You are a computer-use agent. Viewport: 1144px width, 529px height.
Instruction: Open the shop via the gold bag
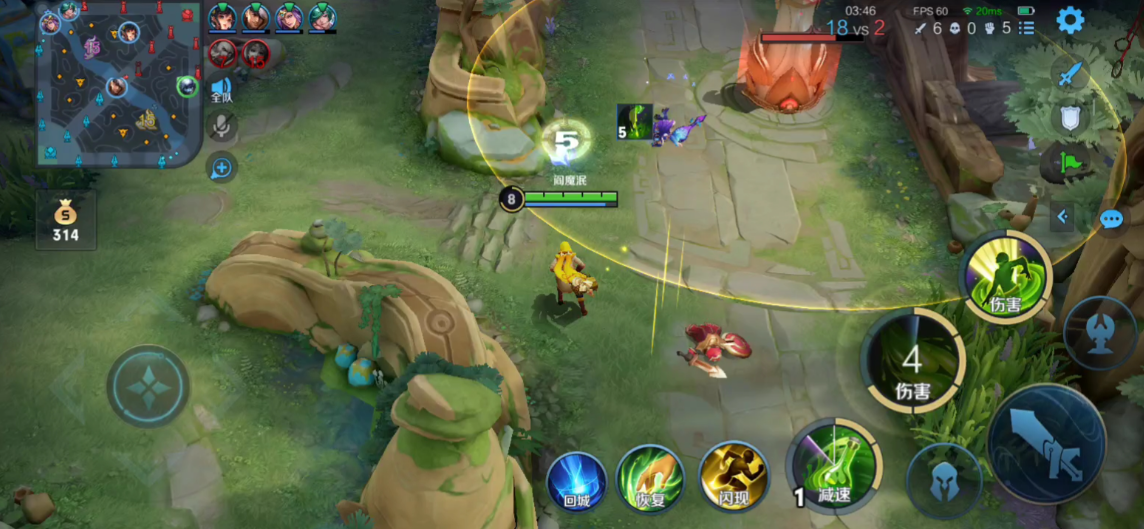coord(65,220)
